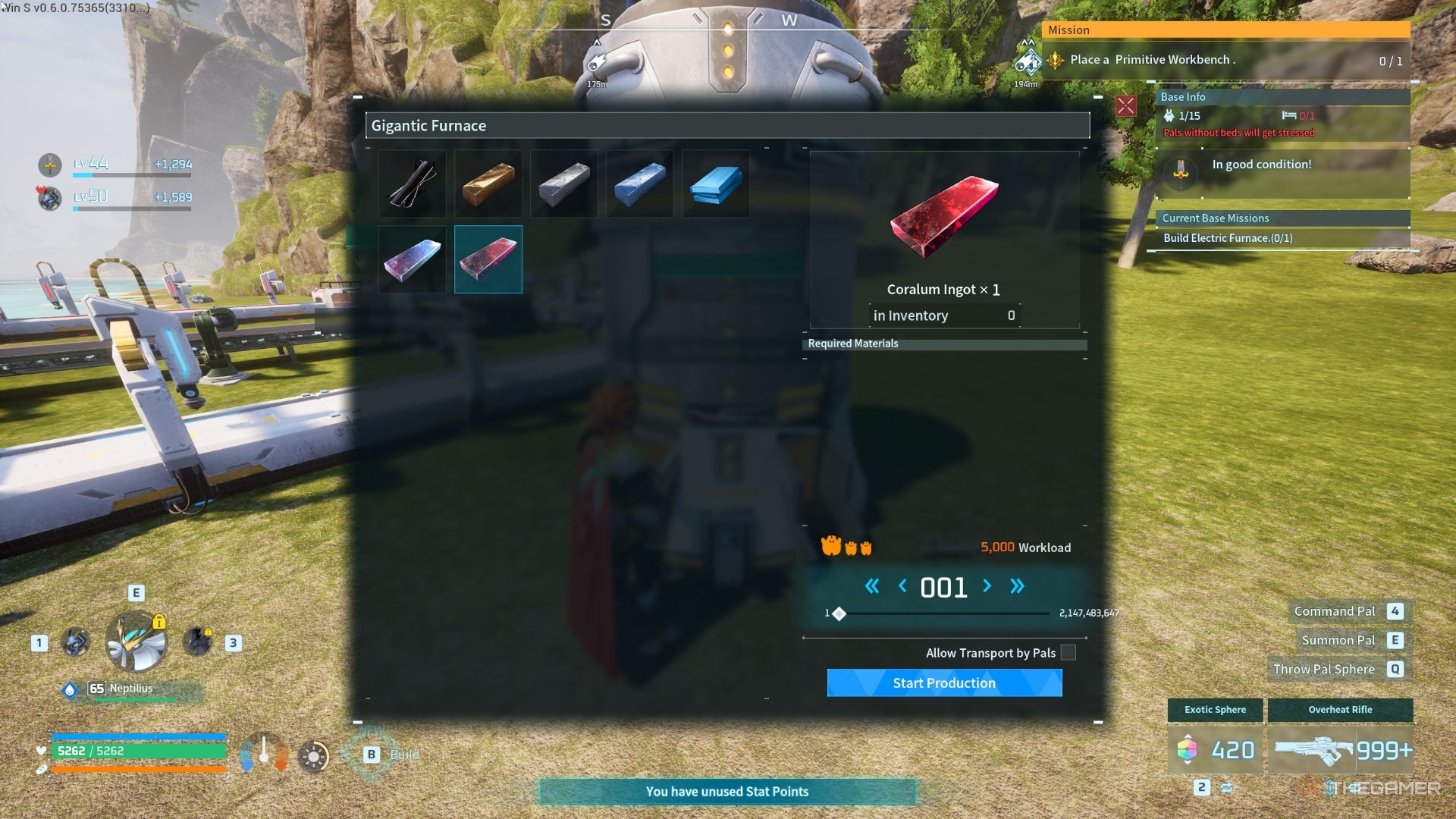This screenshot has width=1456, height=819.
Task: Start Production of Coralum Ingot
Action: (944, 682)
